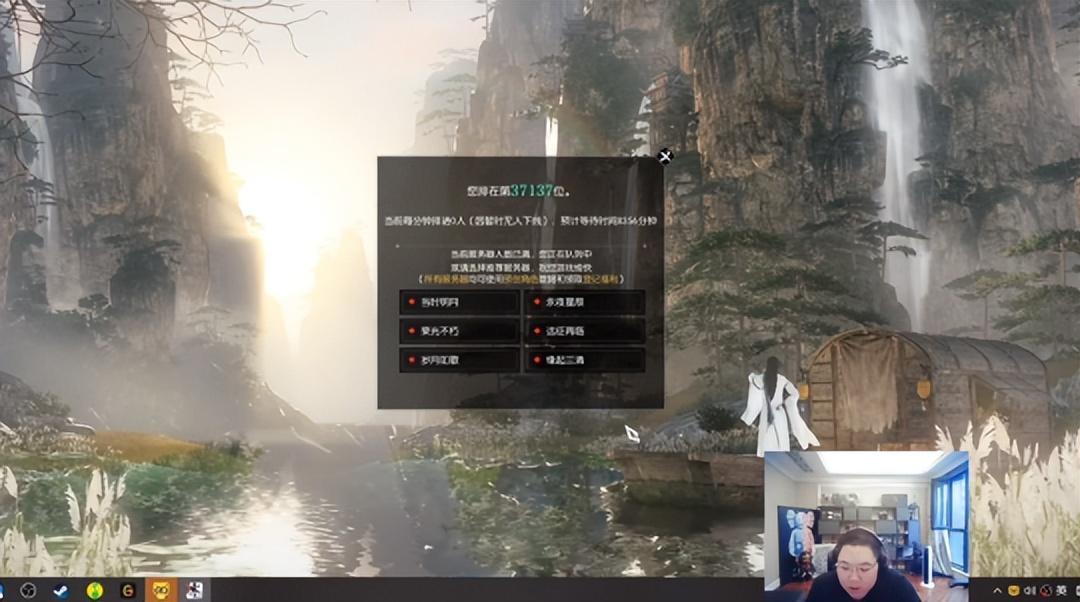Select the 荣光不朽 recommended server
1080x602 pixels.
pyautogui.click(x=459, y=331)
